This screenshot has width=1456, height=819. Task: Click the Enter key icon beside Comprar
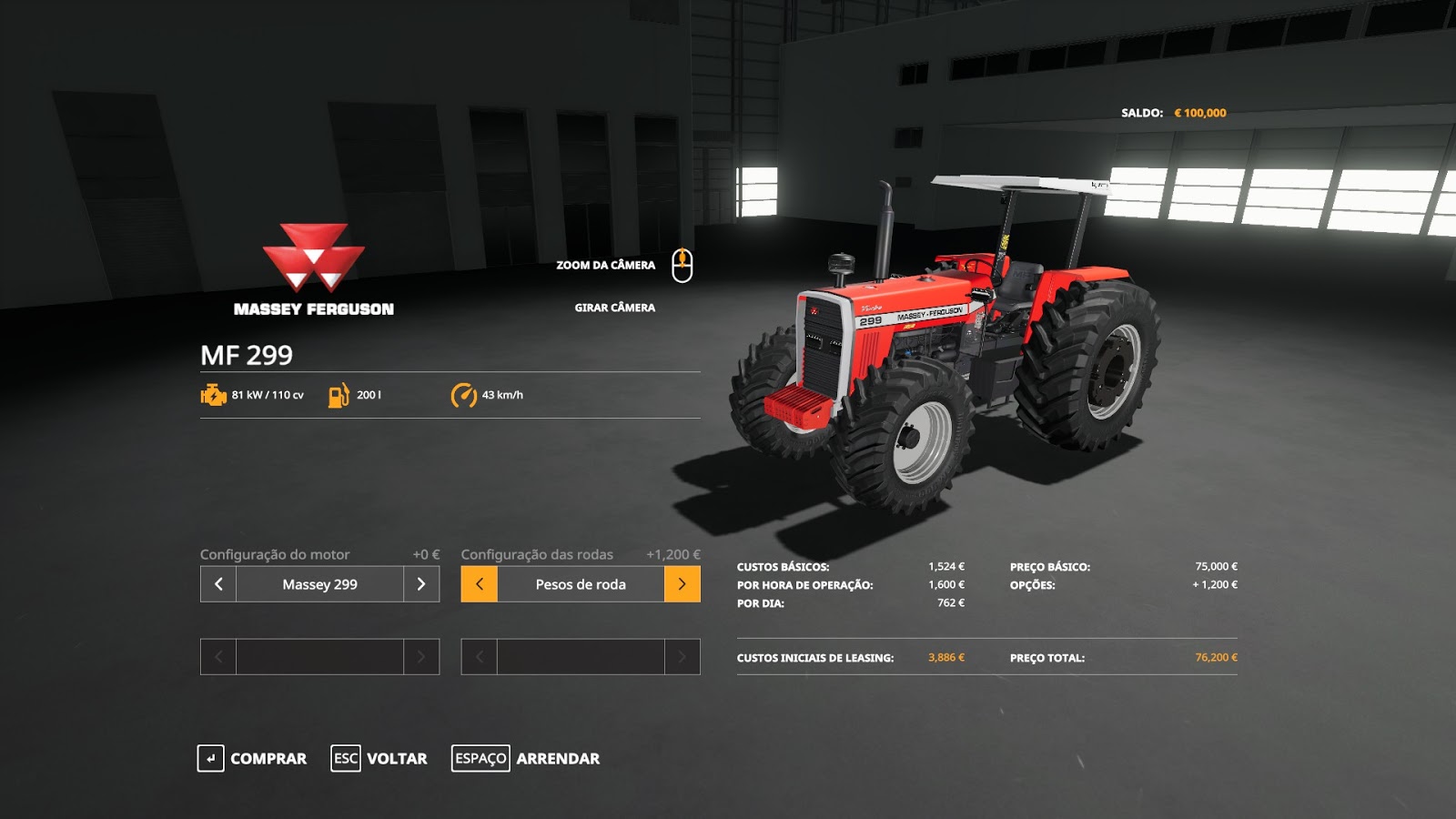tap(211, 758)
